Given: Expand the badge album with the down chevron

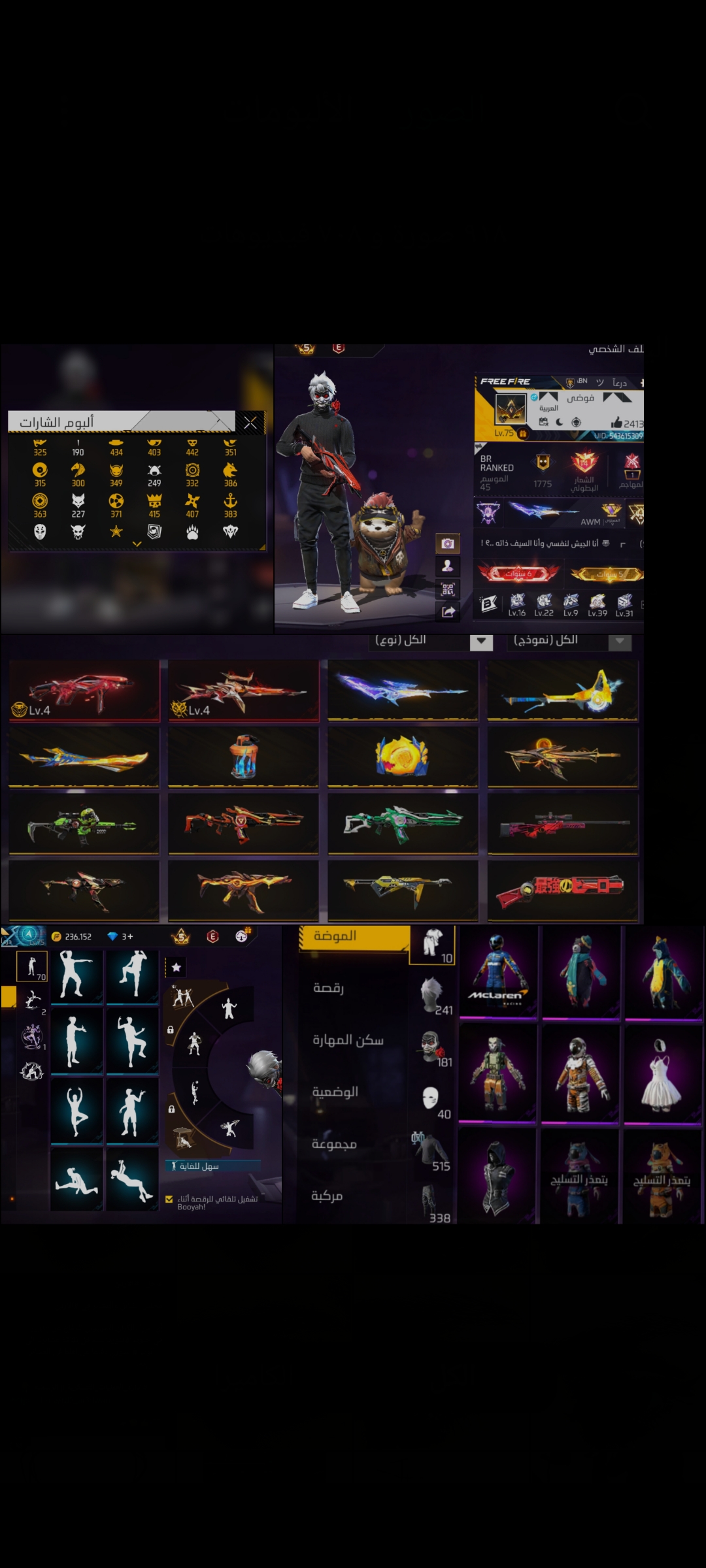Looking at the screenshot, I should pos(137,544).
